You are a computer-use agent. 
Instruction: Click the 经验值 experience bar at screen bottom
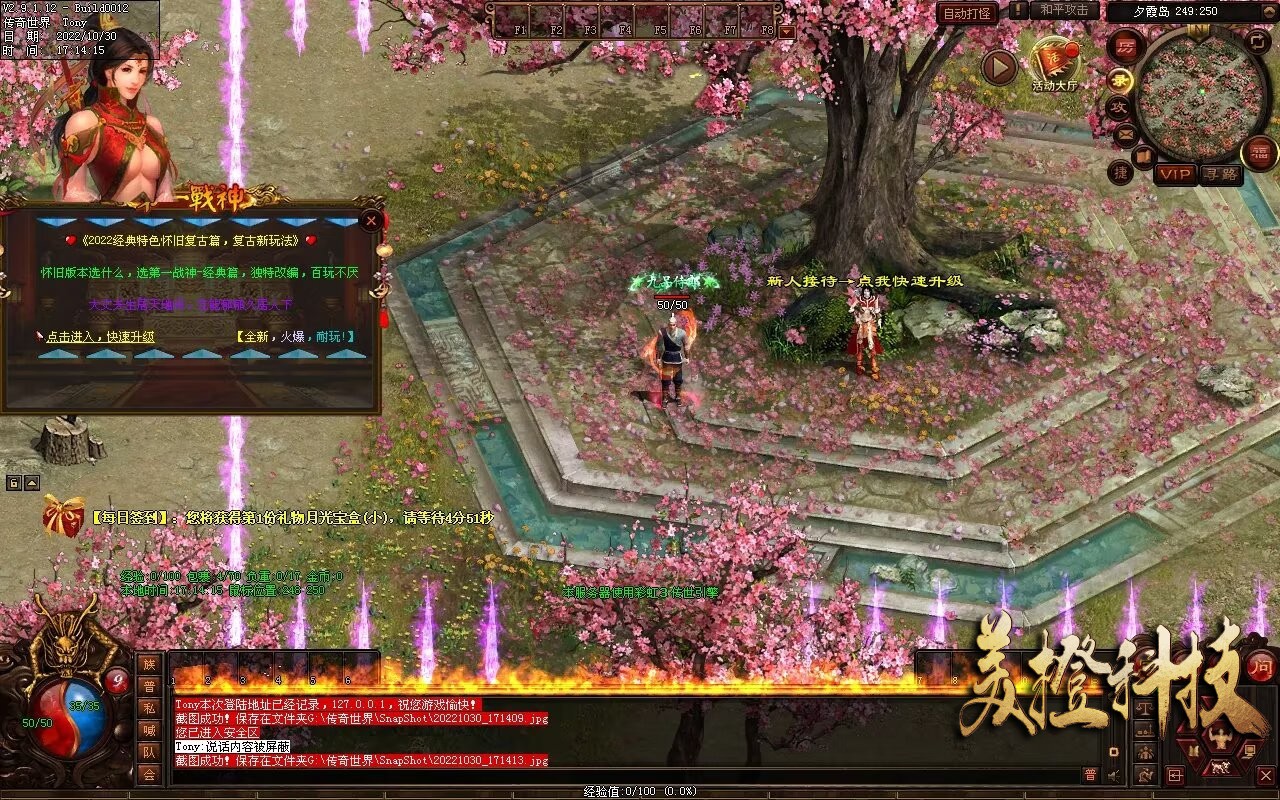click(x=640, y=790)
